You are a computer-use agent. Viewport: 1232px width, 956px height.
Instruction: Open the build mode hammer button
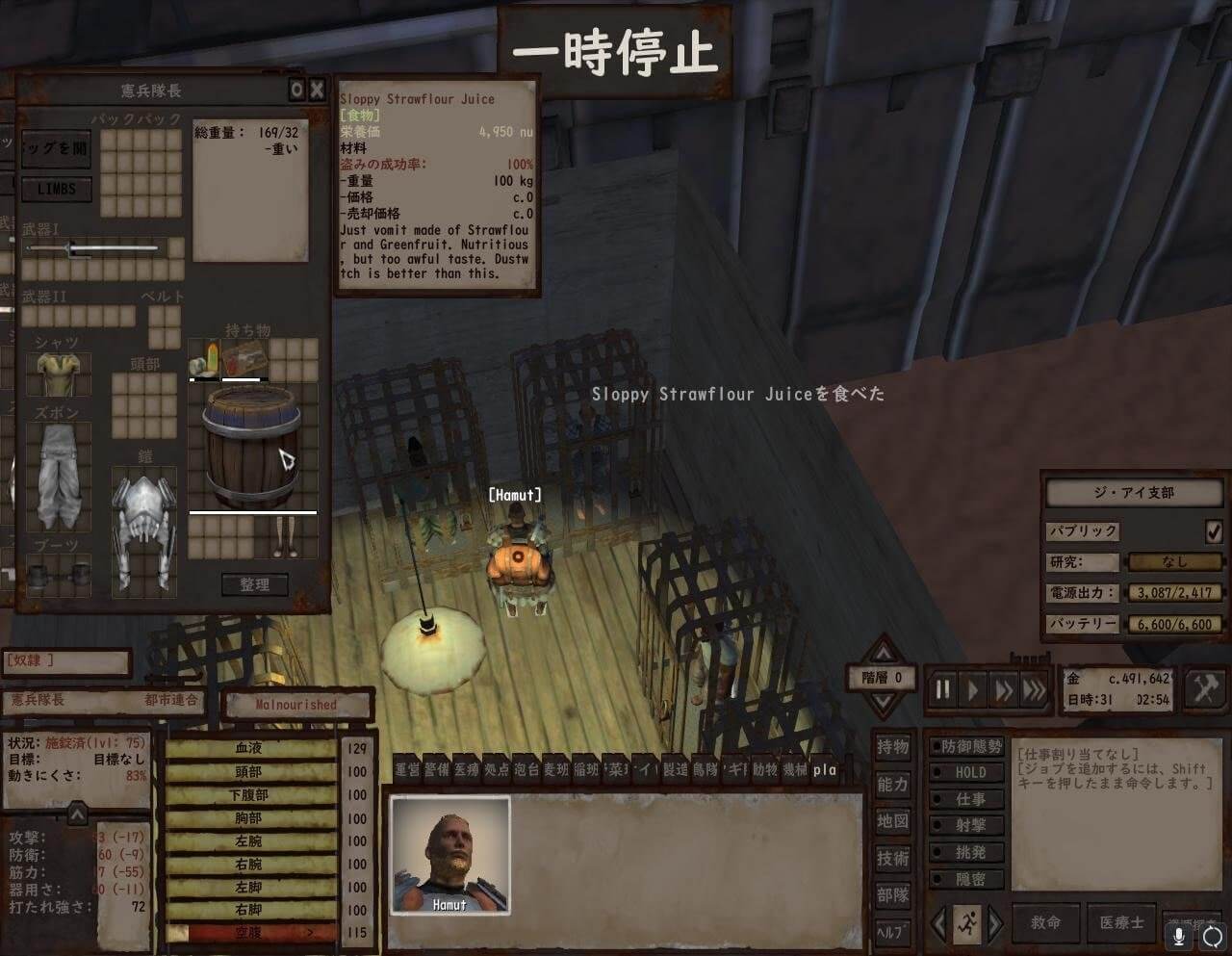coord(1205,689)
